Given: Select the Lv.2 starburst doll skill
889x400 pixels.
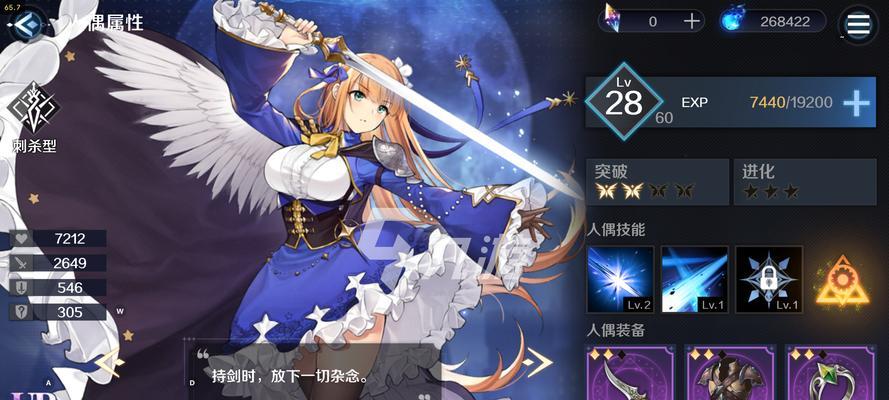Looking at the screenshot, I should coord(620,280).
